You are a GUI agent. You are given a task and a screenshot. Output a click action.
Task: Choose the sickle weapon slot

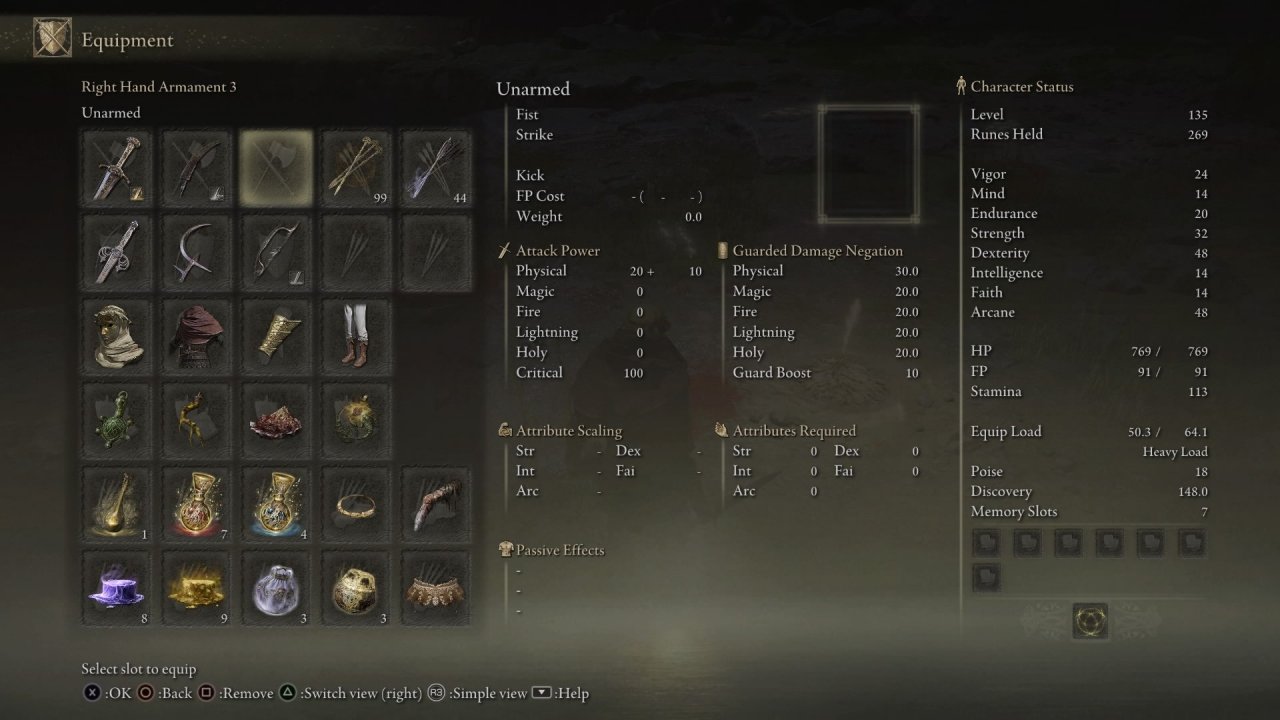coord(197,253)
